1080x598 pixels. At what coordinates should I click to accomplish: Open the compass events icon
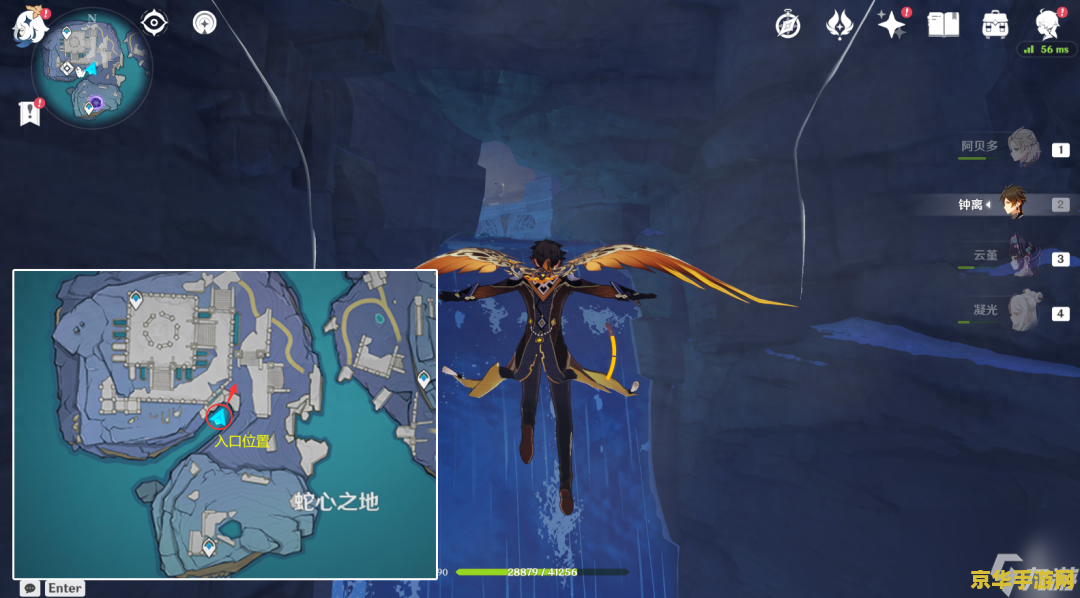(x=788, y=25)
